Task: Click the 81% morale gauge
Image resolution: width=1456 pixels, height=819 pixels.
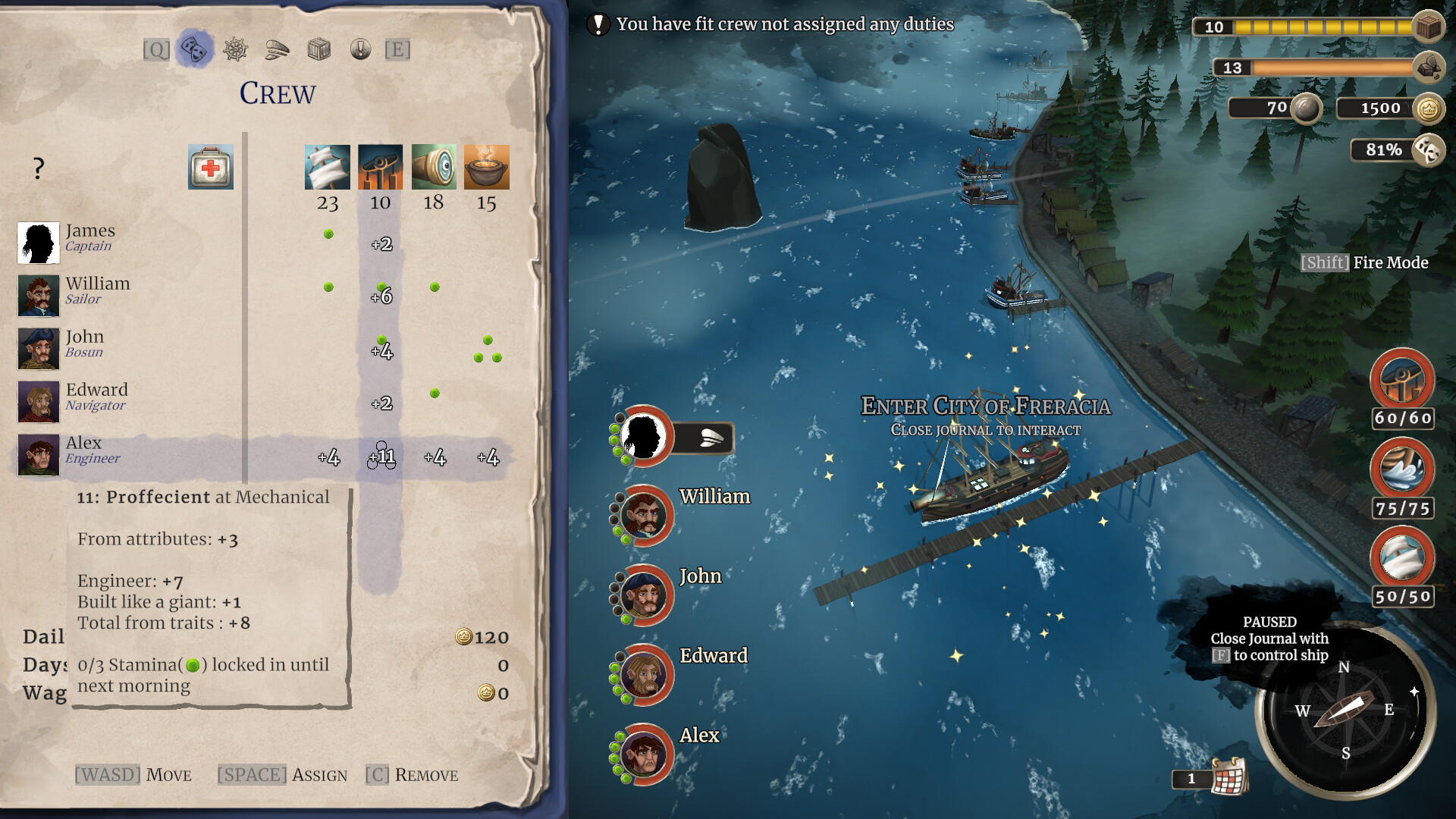Action: pyautogui.click(x=1382, y=150)
